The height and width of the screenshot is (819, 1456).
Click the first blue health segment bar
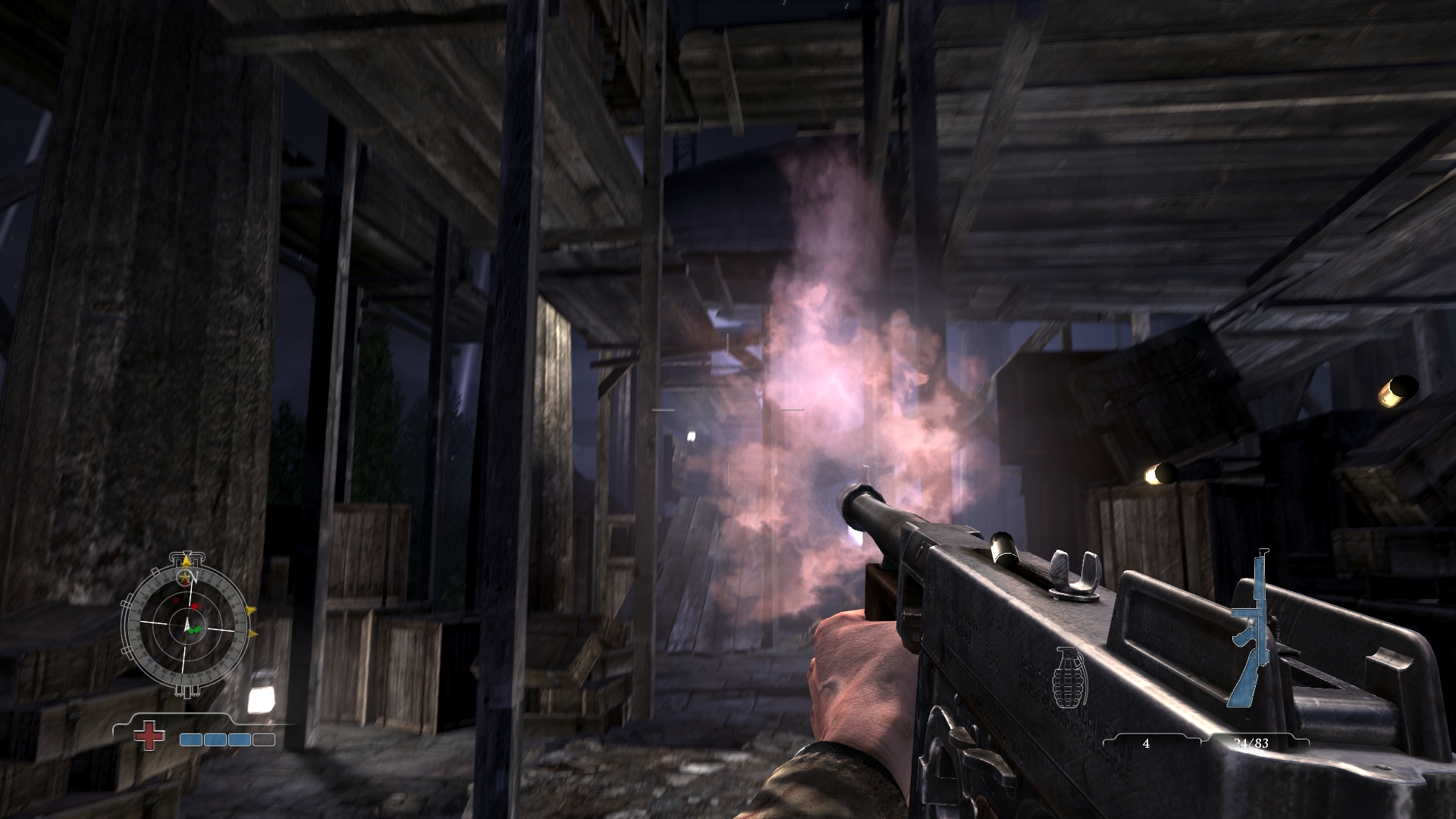(x=190, y=739)
